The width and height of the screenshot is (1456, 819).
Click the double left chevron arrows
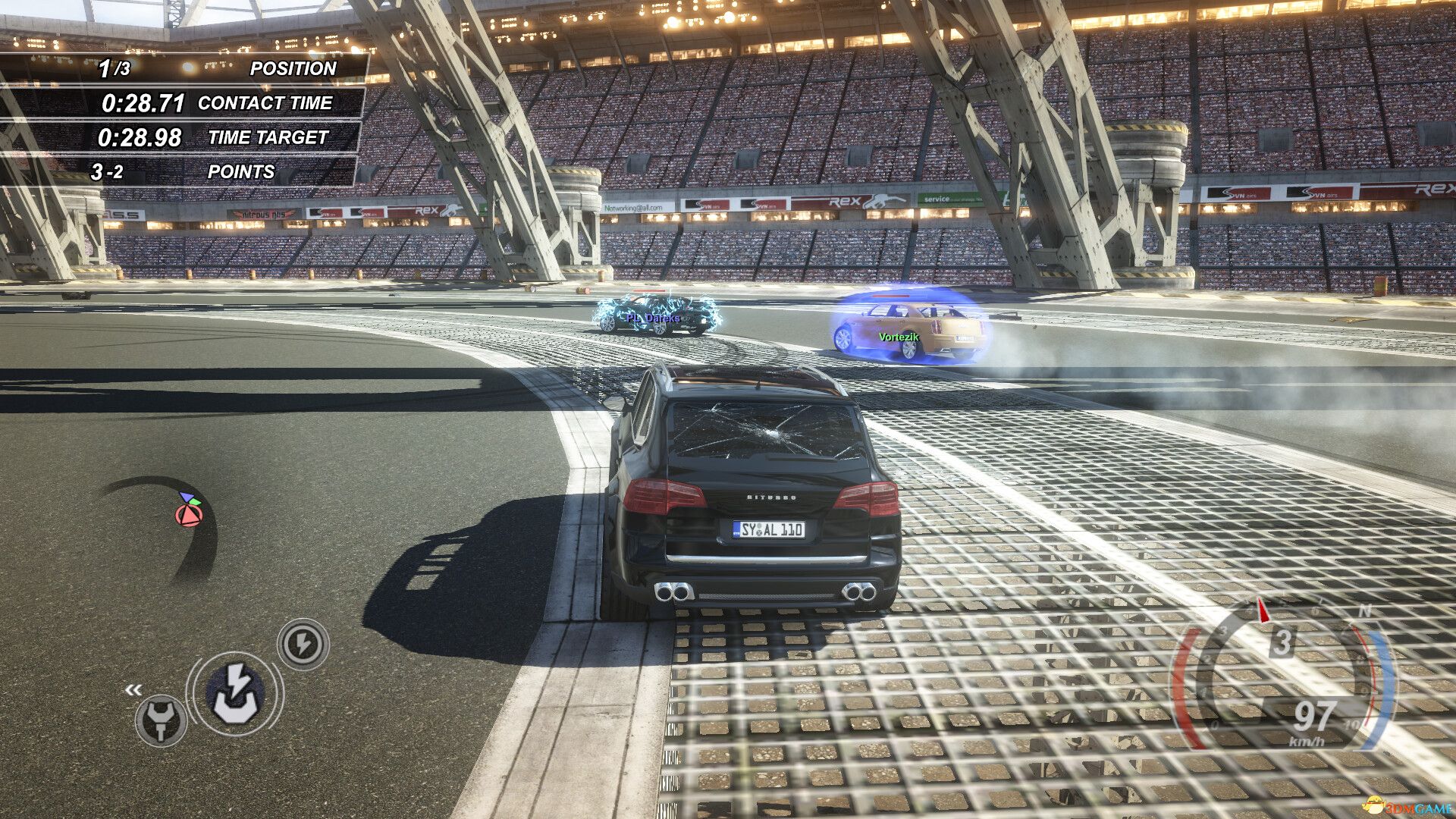pos(133,689)
